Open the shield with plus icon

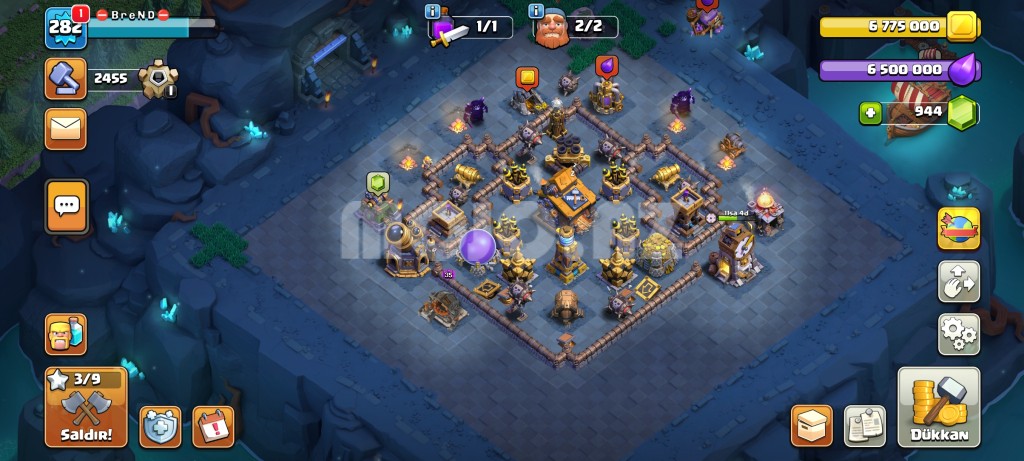(x=160, y=426)
